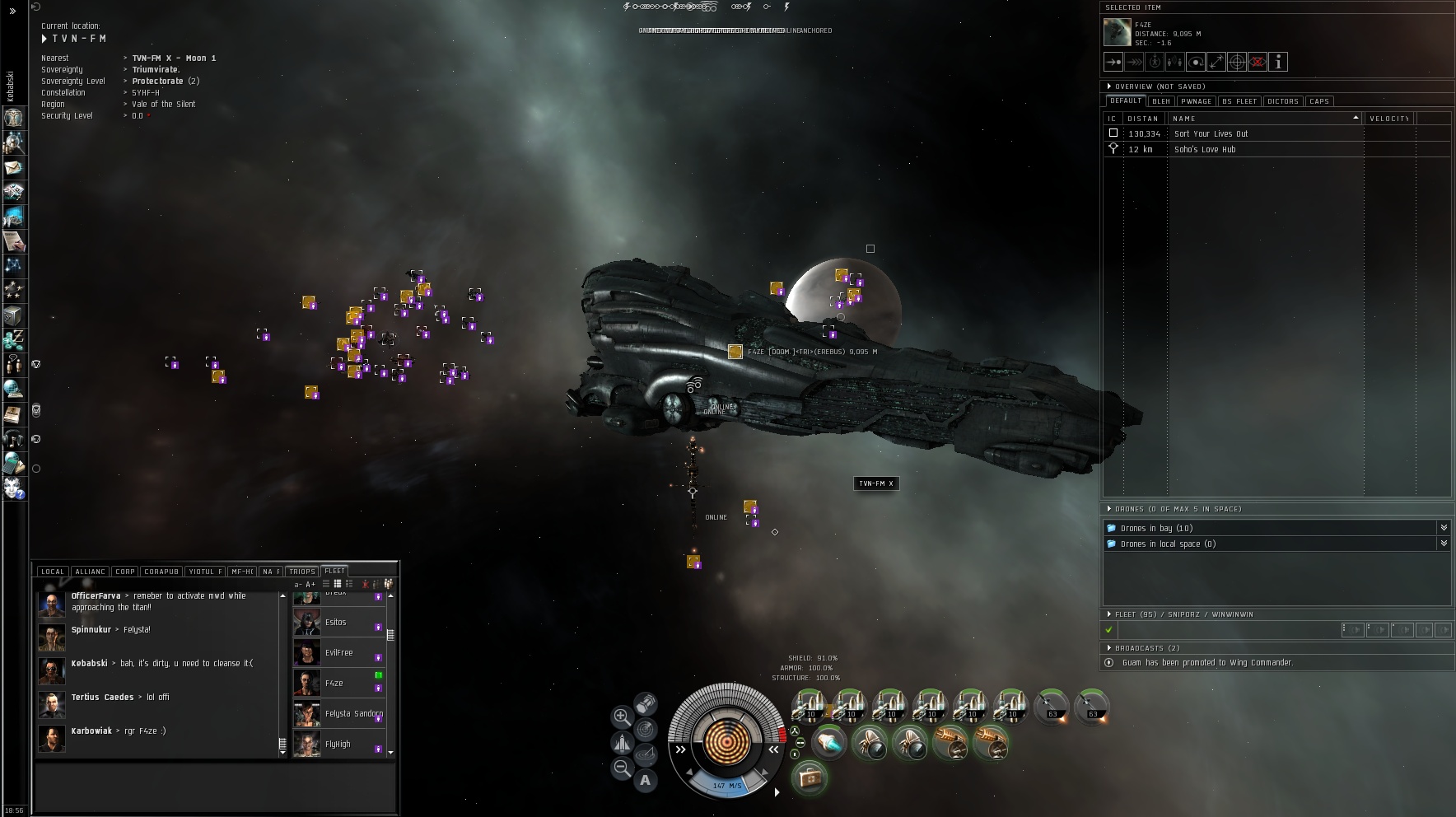Switch overview to the PWNAGE tab
Screen dimensions: 1456x817
pyautogui.click(x=1196, y=101)
